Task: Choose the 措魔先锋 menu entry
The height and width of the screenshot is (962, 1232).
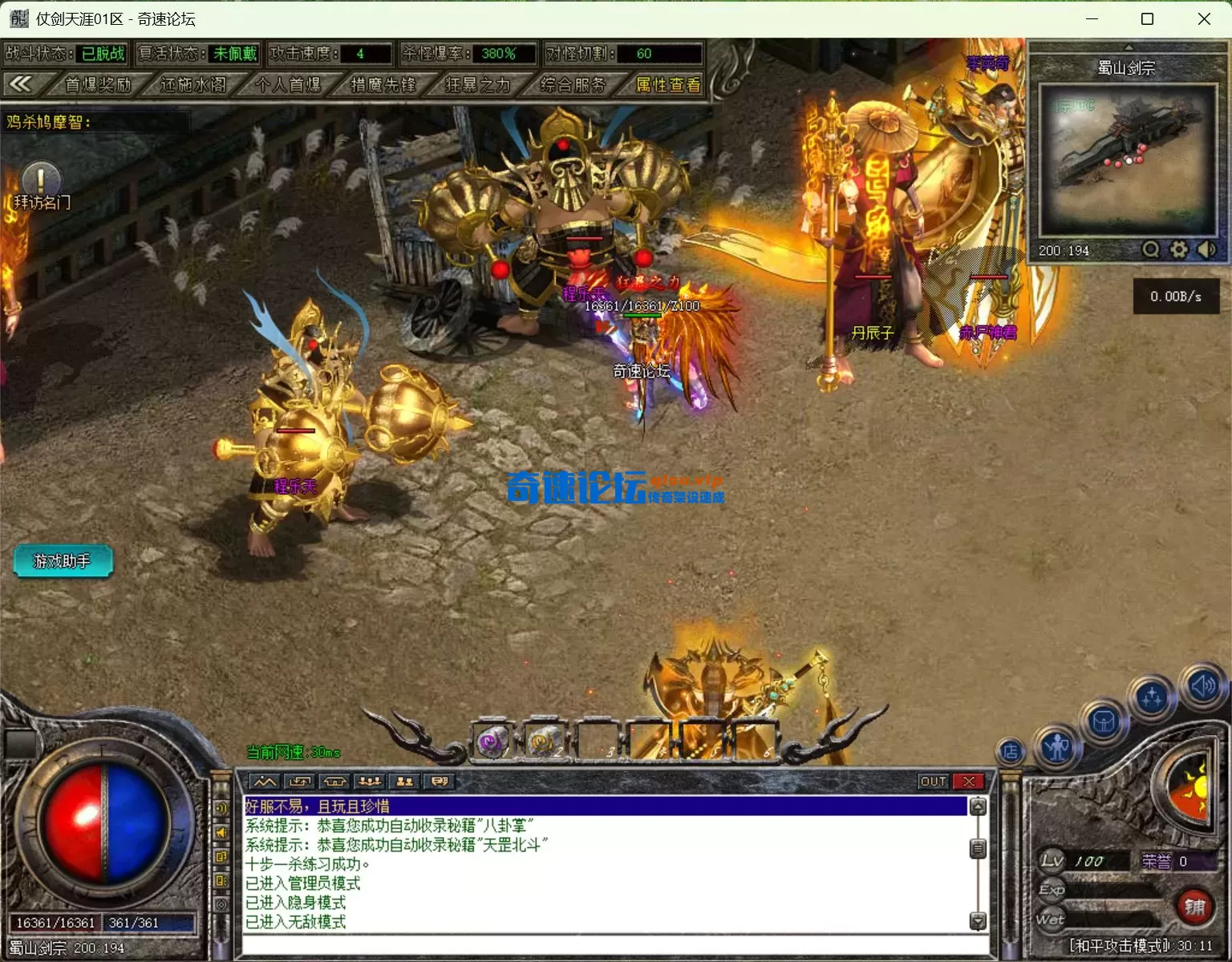Action: [x=383, y=84]
